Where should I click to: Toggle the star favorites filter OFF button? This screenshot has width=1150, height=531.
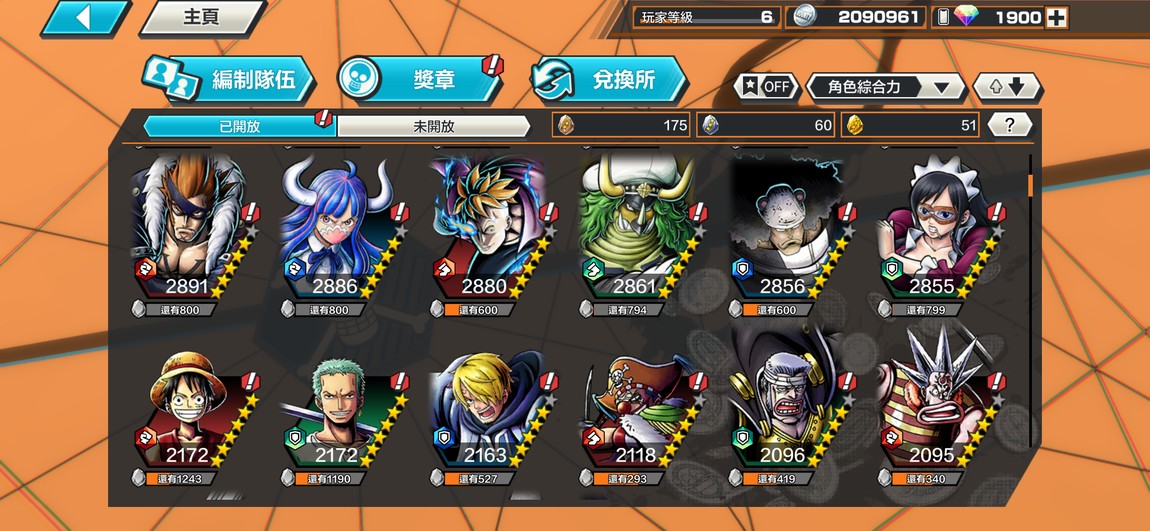tap(766, 87)
